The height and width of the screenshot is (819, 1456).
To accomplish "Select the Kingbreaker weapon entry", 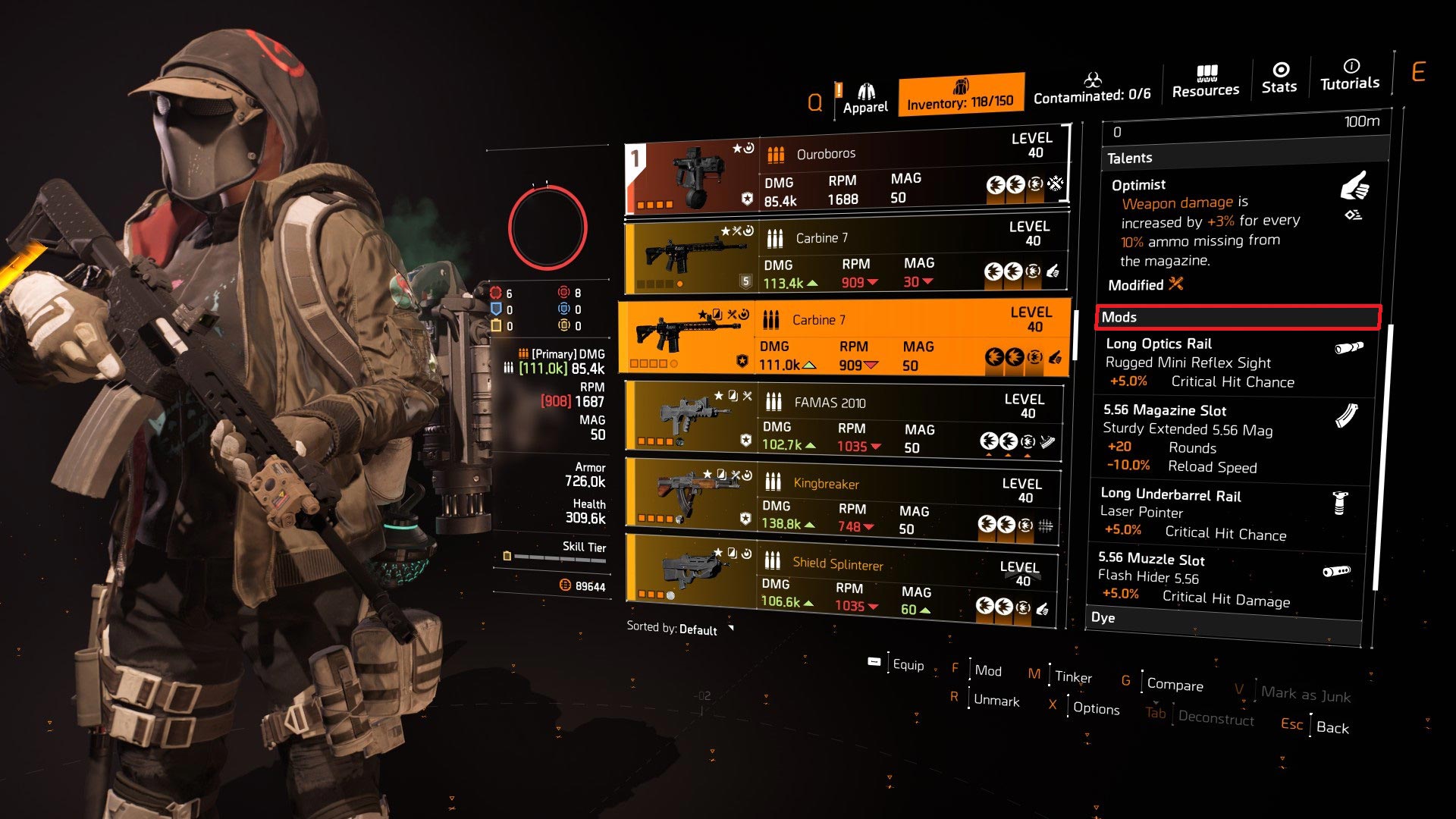I will coord(834,497).
